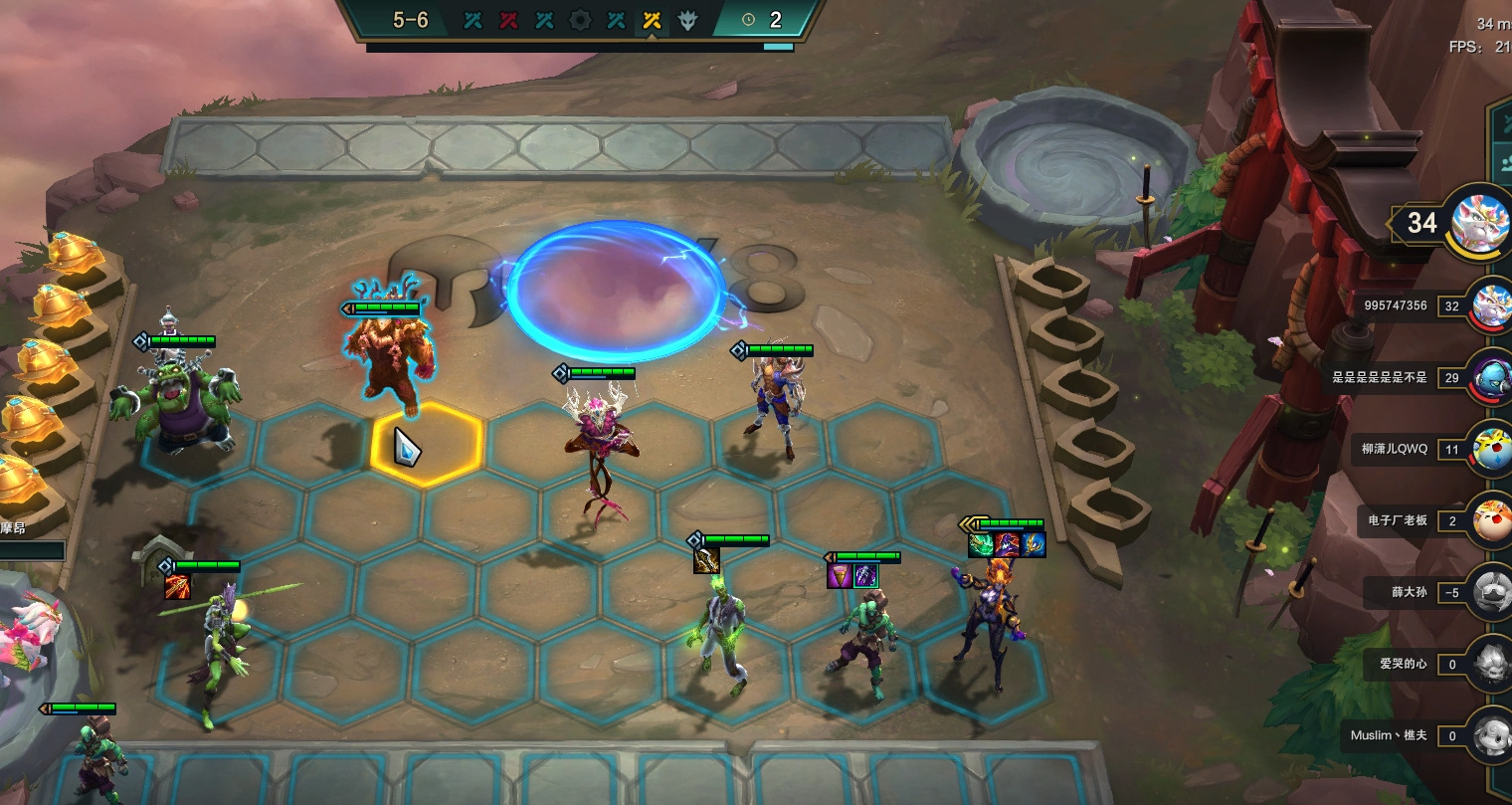The width and height of the screenshot is (1512, 805).
Task: Select the green ogre champion in purple shorts
Action: pos(177,403)
